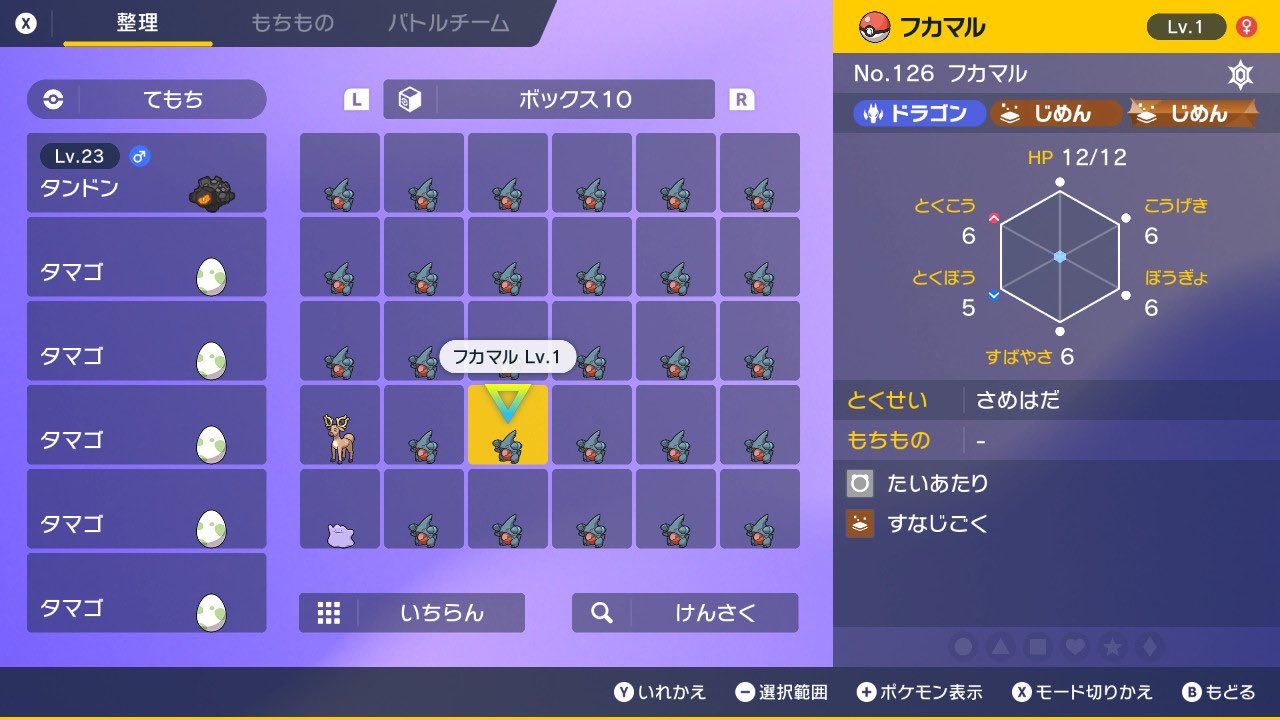Click the magnifier icon on けんさく
The width and height of the screenshot is (1280, 720).
tap(604, 612)
